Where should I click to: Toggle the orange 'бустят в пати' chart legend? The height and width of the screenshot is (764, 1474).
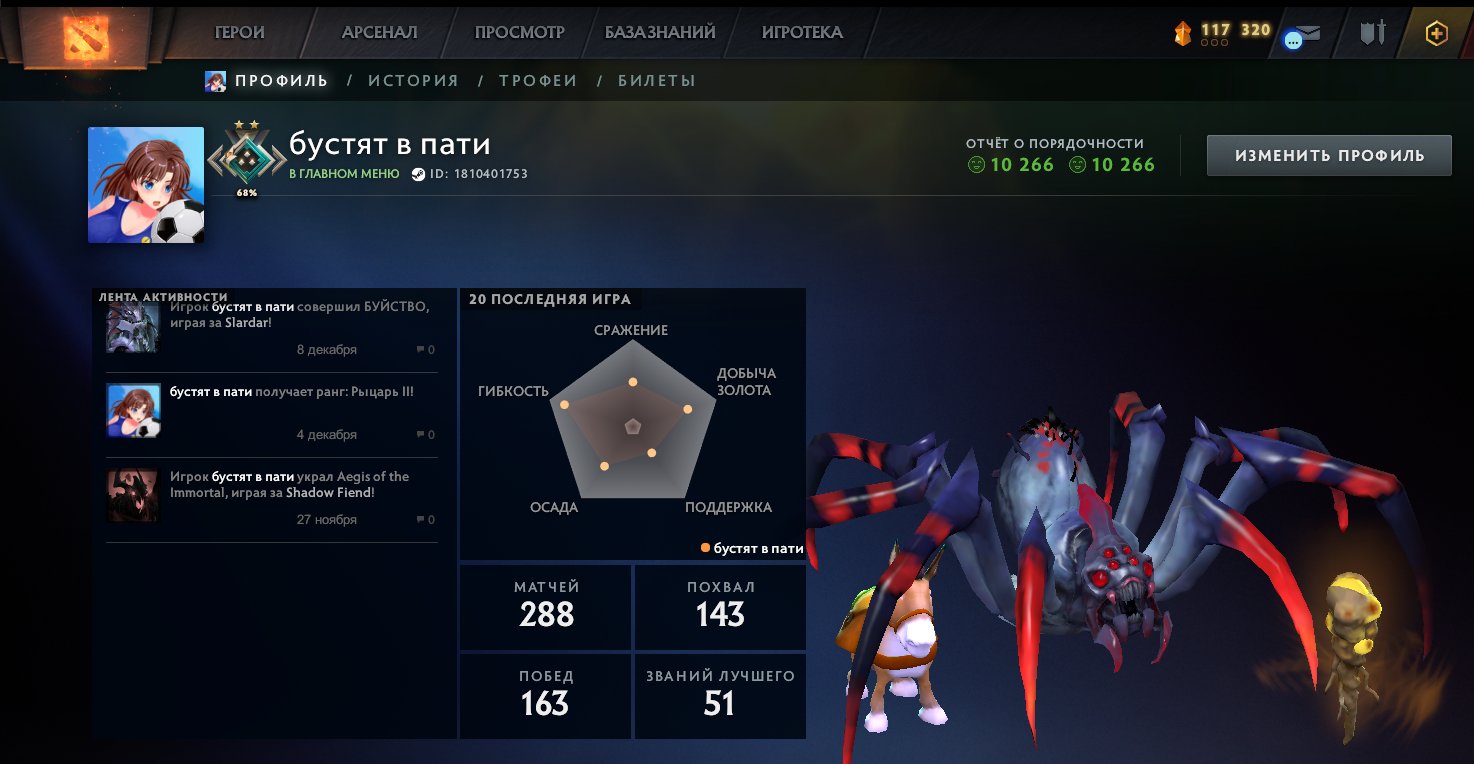click(753, 548)
